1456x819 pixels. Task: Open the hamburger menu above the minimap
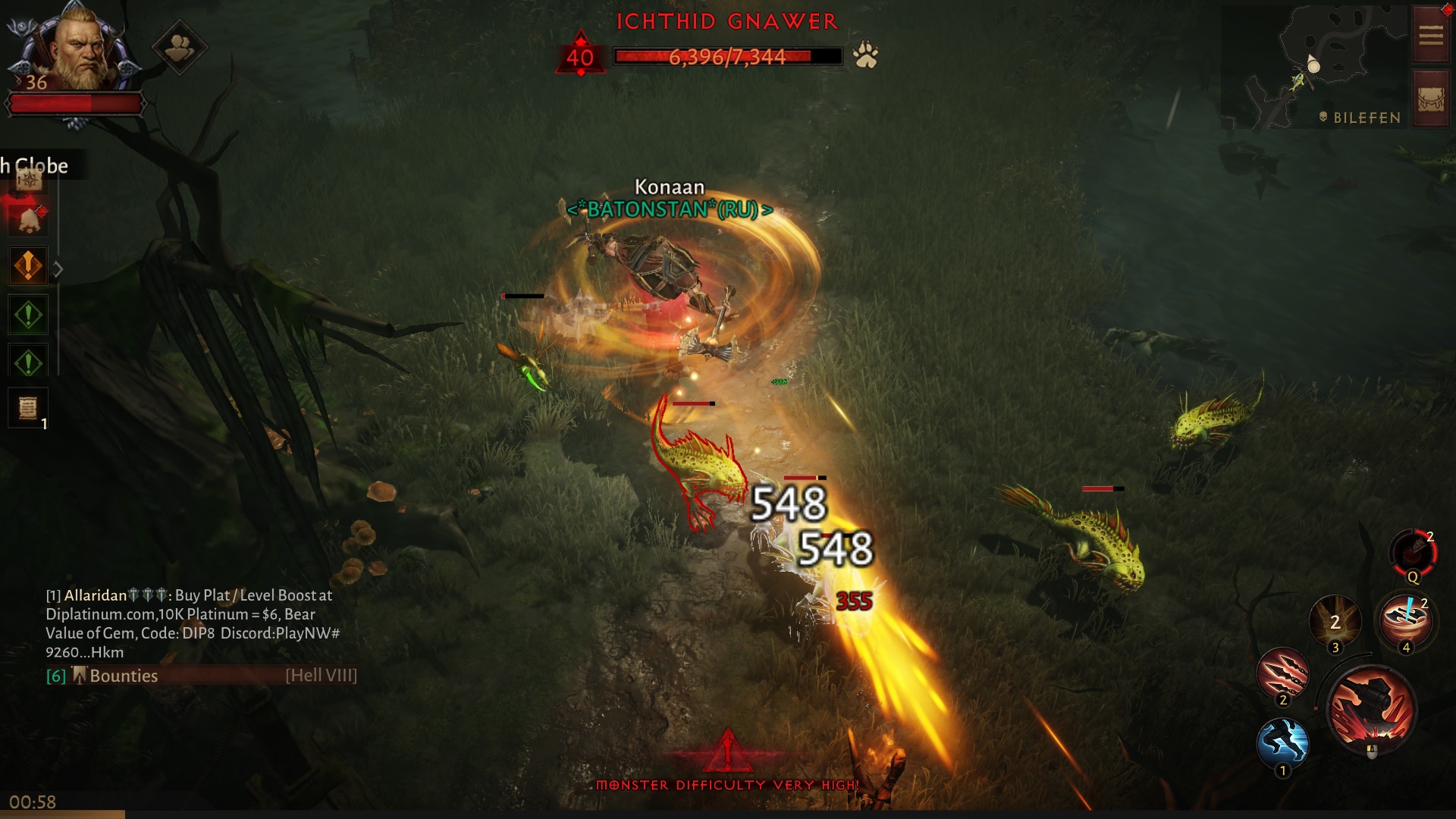pos(1429,34)
